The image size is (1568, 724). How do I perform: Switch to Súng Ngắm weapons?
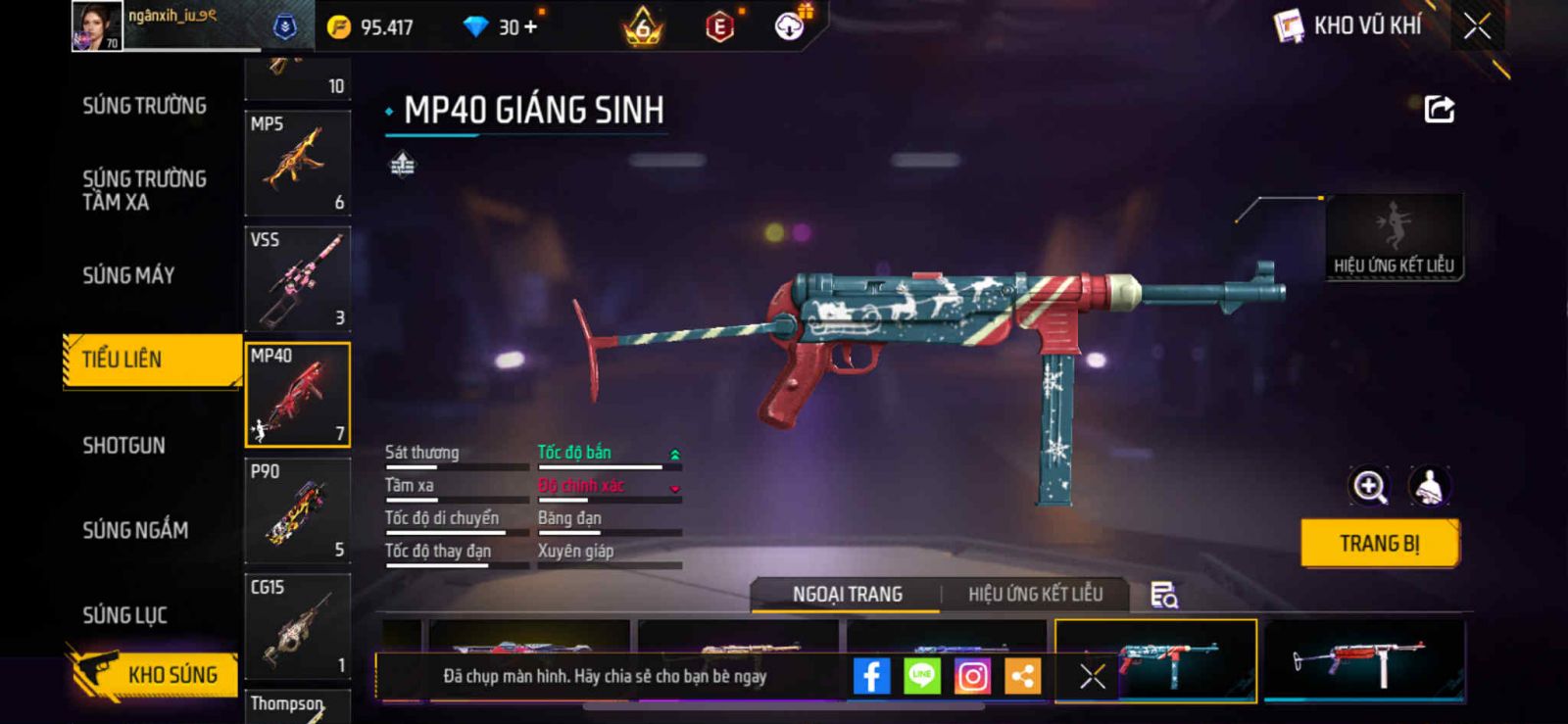135,530
